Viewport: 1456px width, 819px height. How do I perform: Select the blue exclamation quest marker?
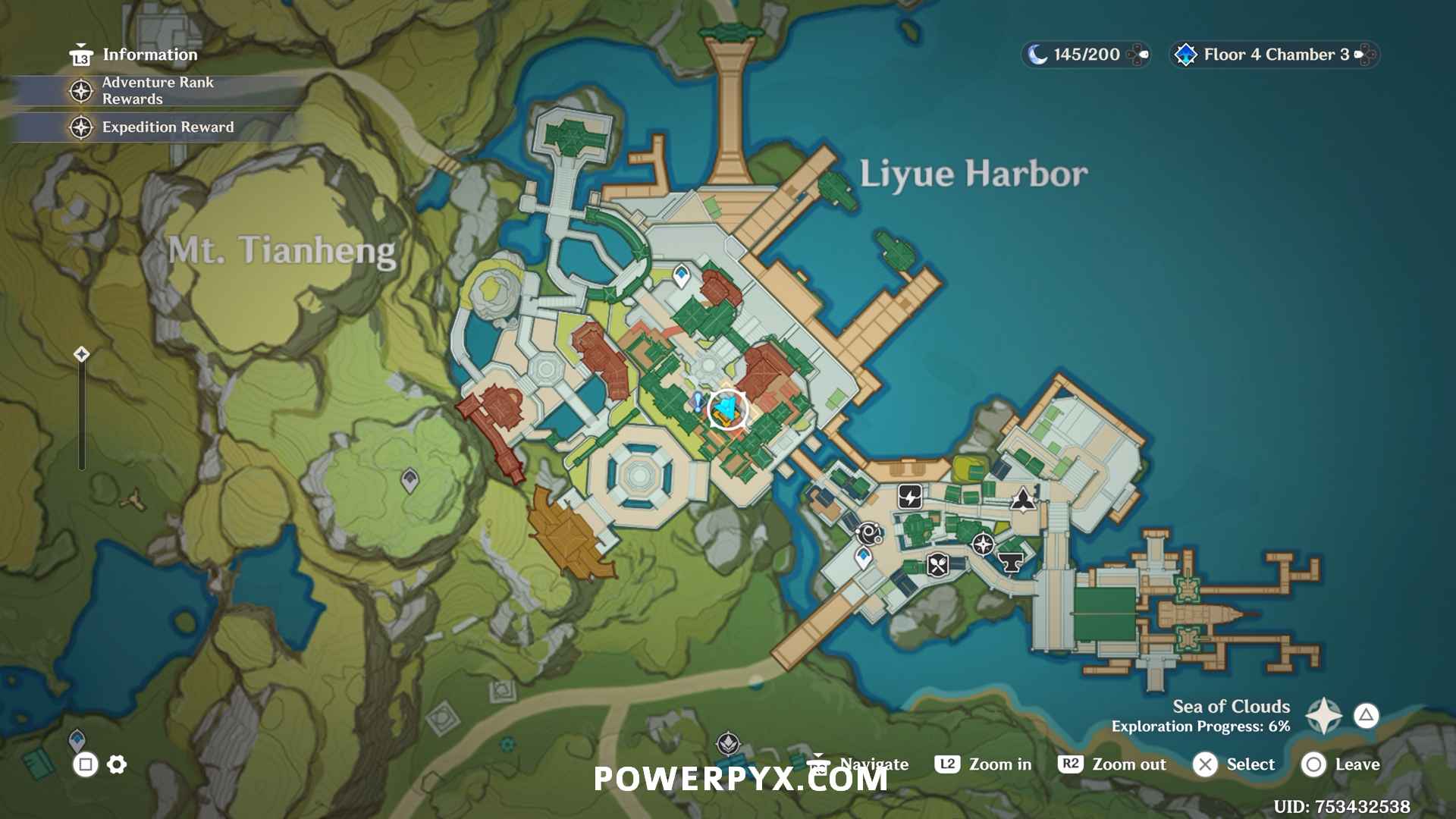tap(698, 401)
